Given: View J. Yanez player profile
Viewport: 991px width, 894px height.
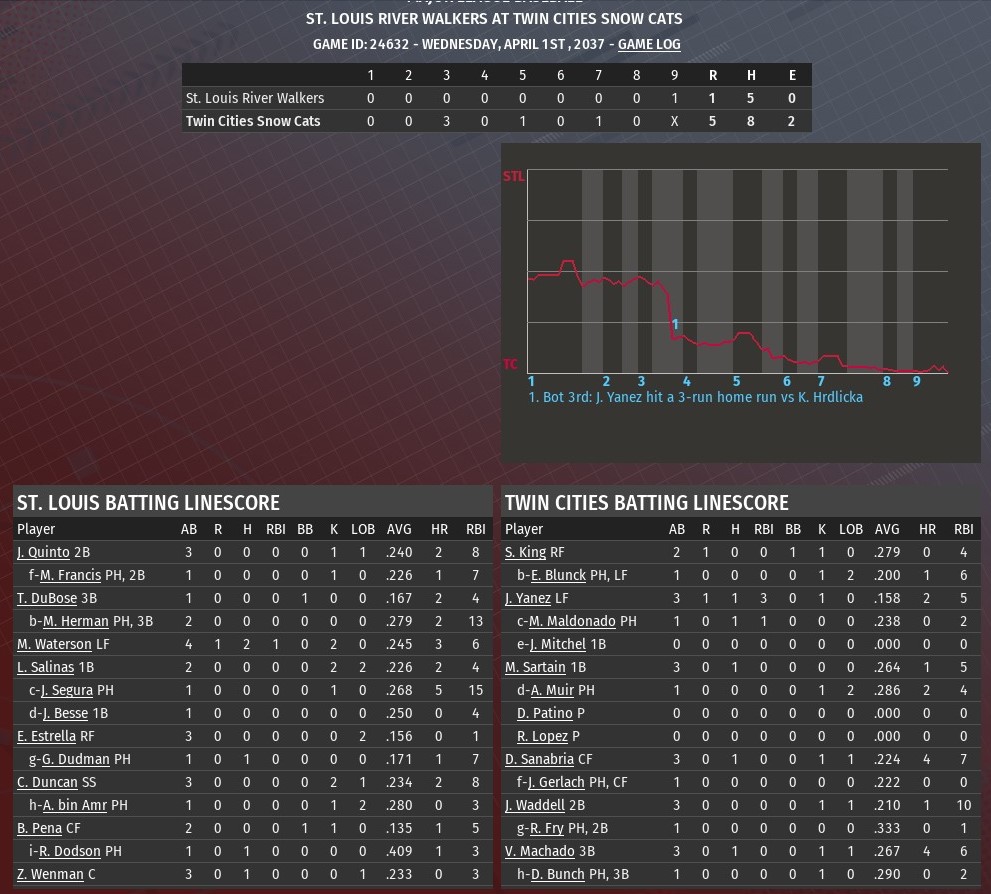Looking at the screenshot, I should [528, 598].
